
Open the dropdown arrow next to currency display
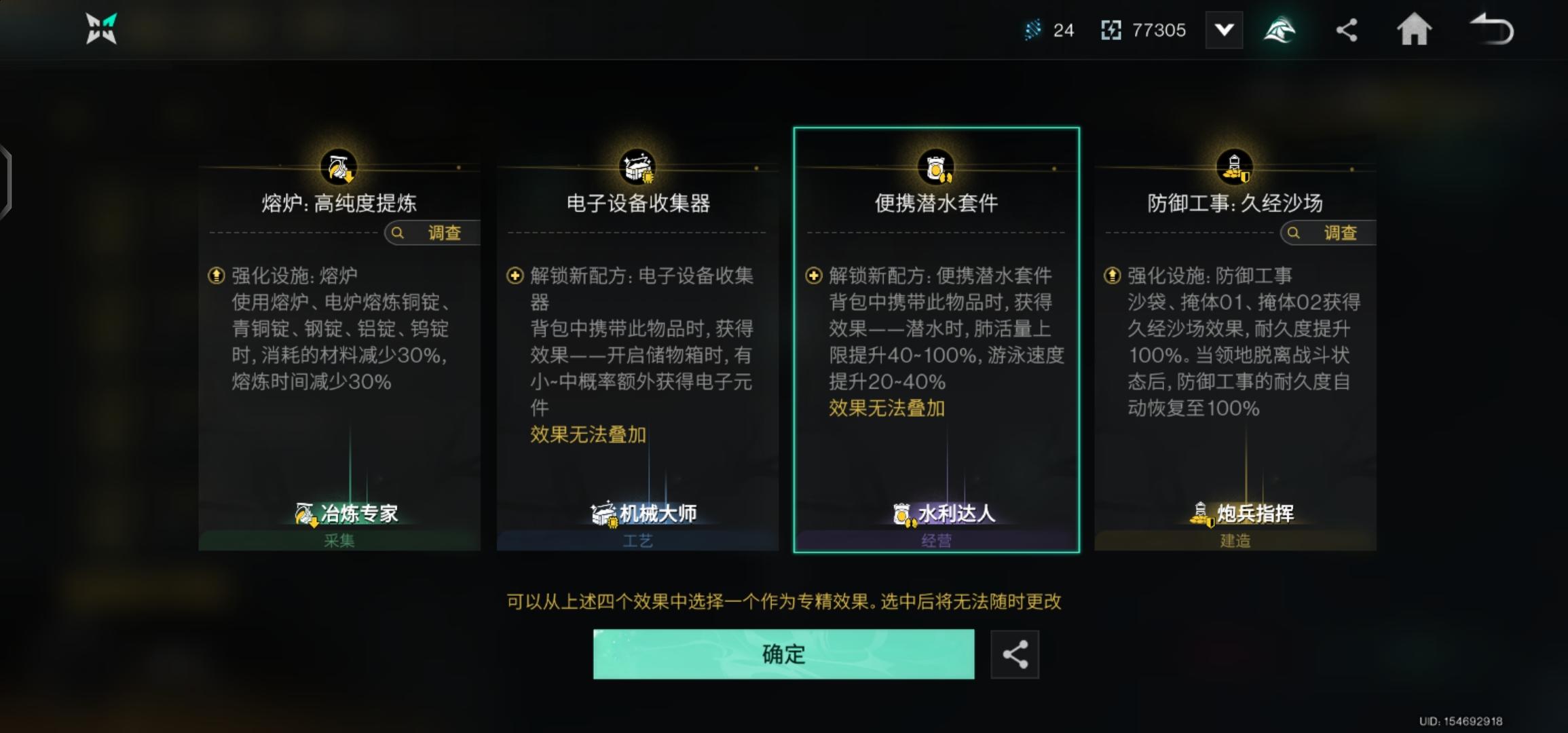coord(1224,30)
